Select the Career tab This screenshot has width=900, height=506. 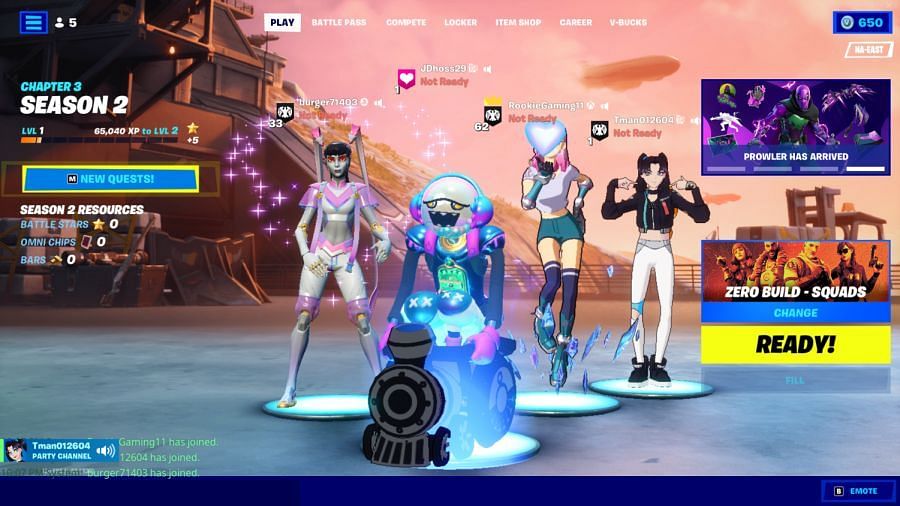(x=576, y=22)
